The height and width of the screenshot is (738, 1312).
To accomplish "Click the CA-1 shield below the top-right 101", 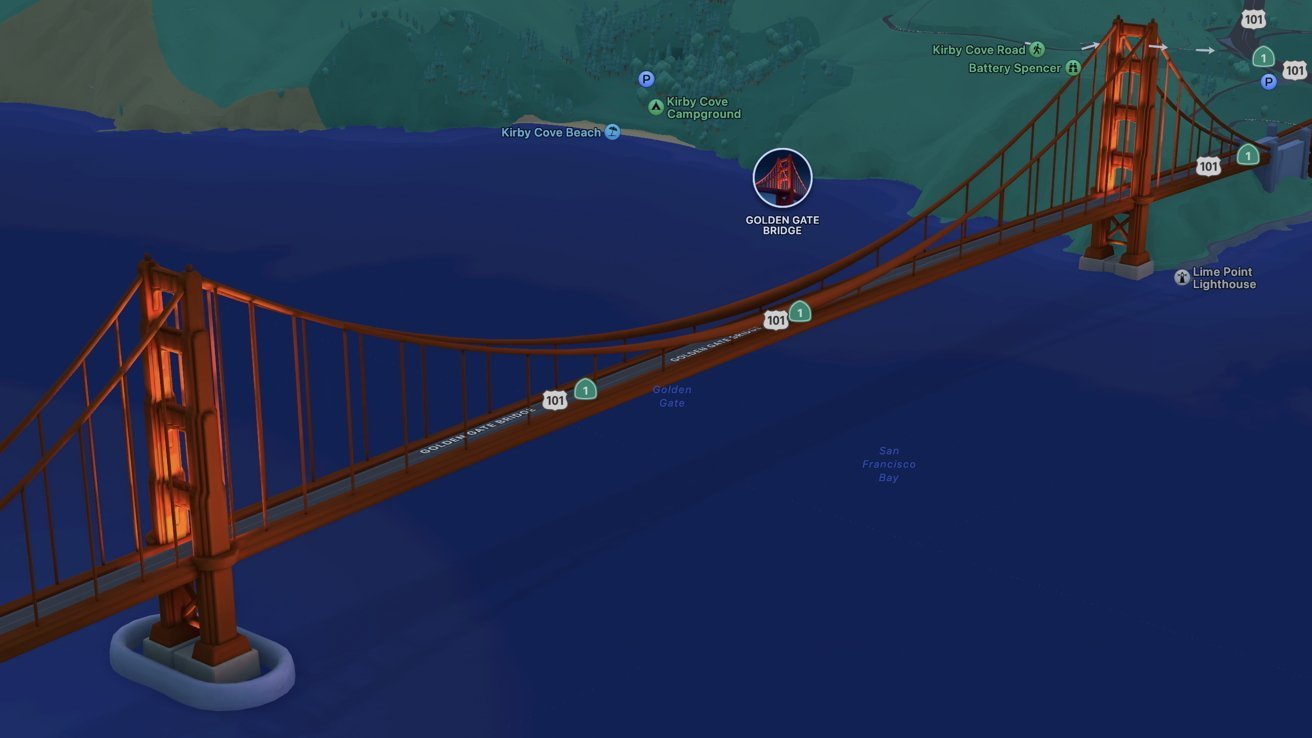I will click(1263, 57).
